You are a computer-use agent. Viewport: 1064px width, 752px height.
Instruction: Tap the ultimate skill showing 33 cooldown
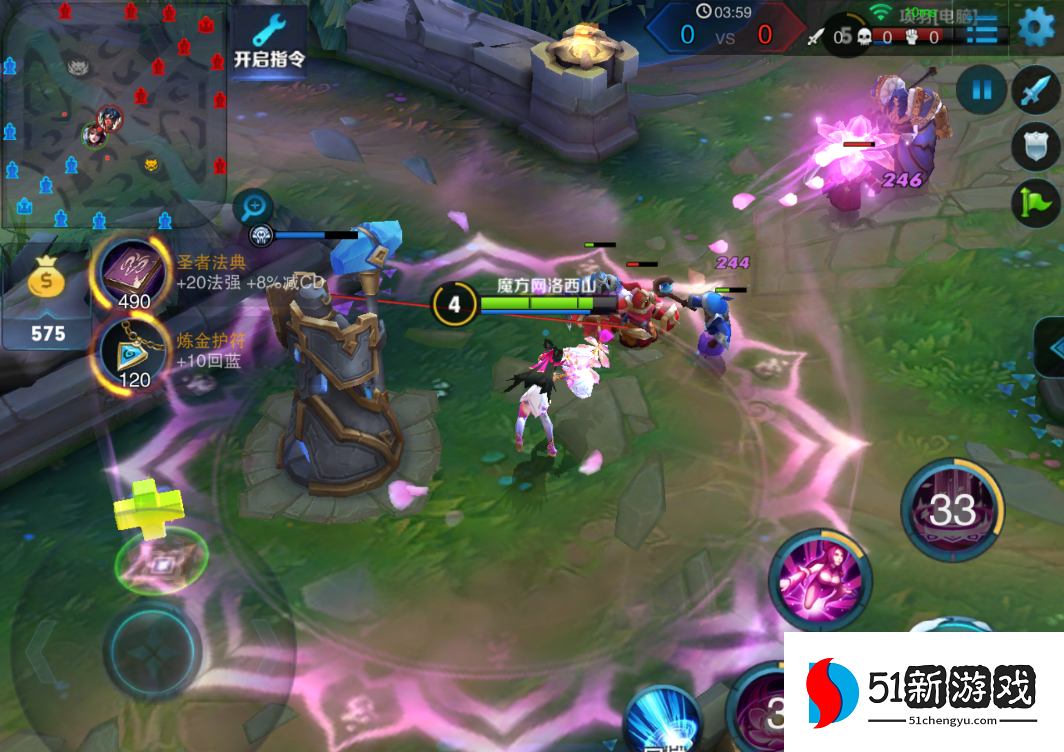click(x=951, y=510)
